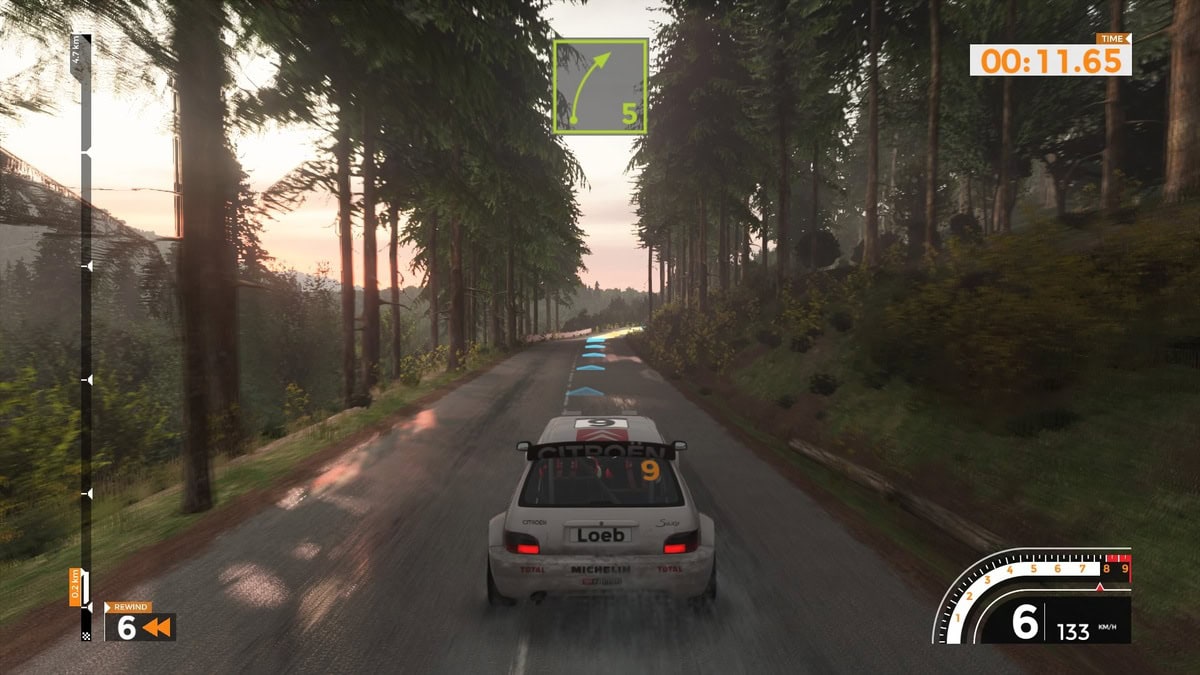Click the rewind arrows icon
Viewport: 1200px width, 675px height.
point(157,628)
